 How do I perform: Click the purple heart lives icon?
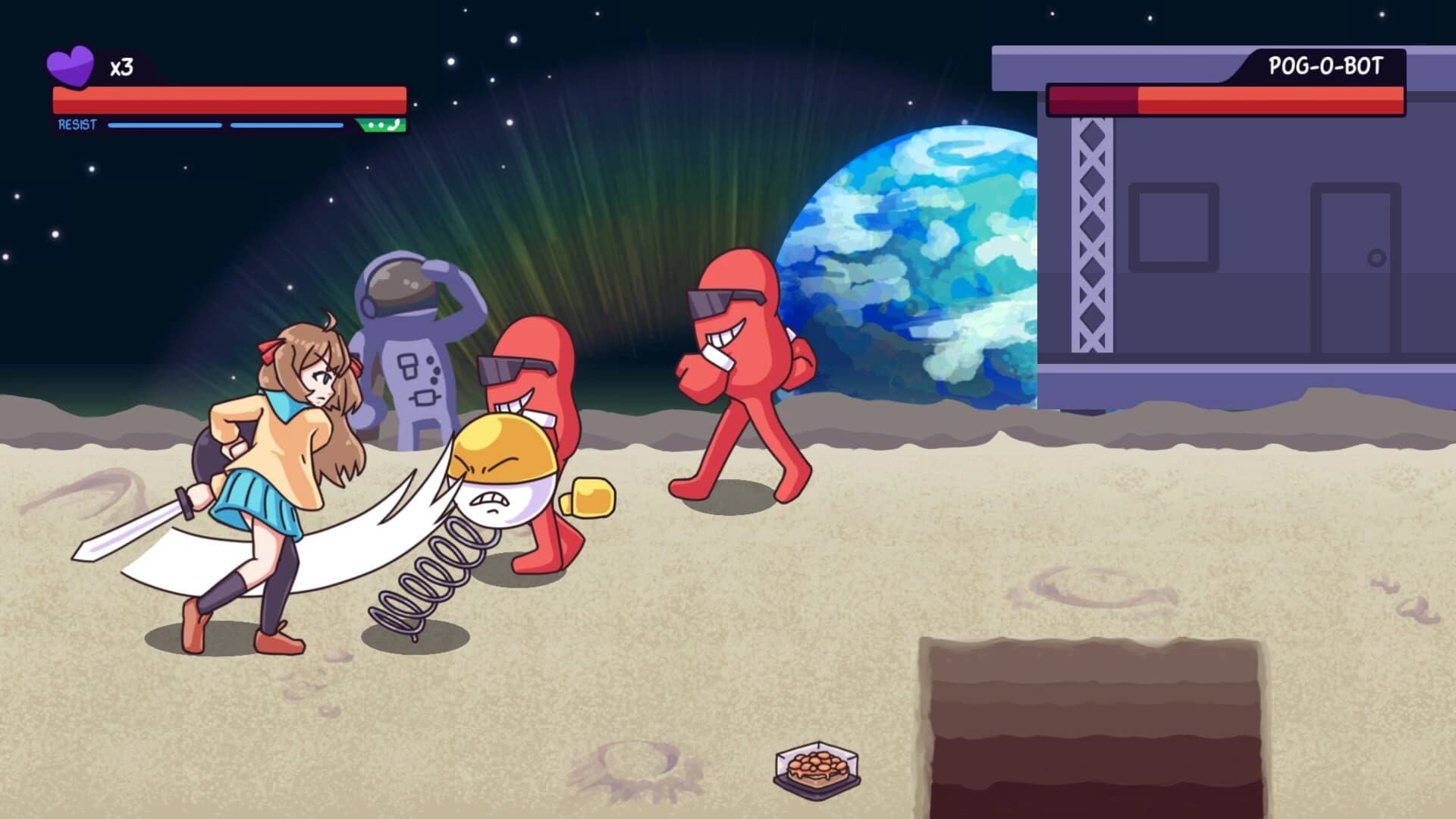pos(72,62)
